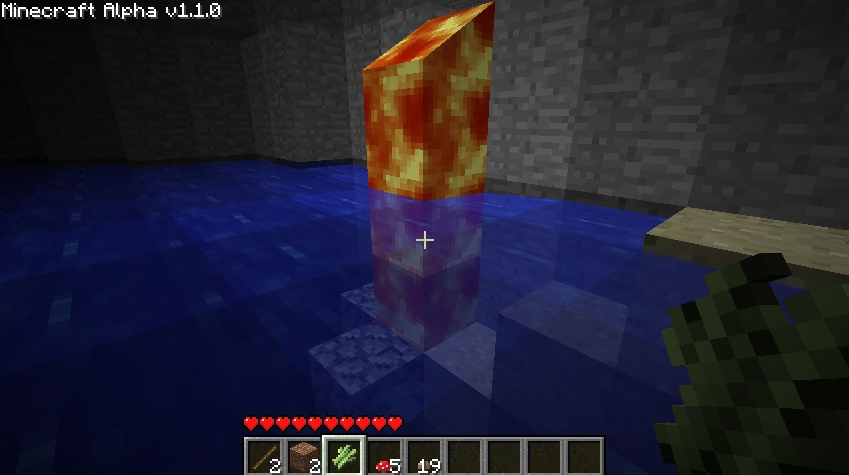Select the dirt block hotbar slot
This screenshot has height=475, width=849.
tap(304, 456)
